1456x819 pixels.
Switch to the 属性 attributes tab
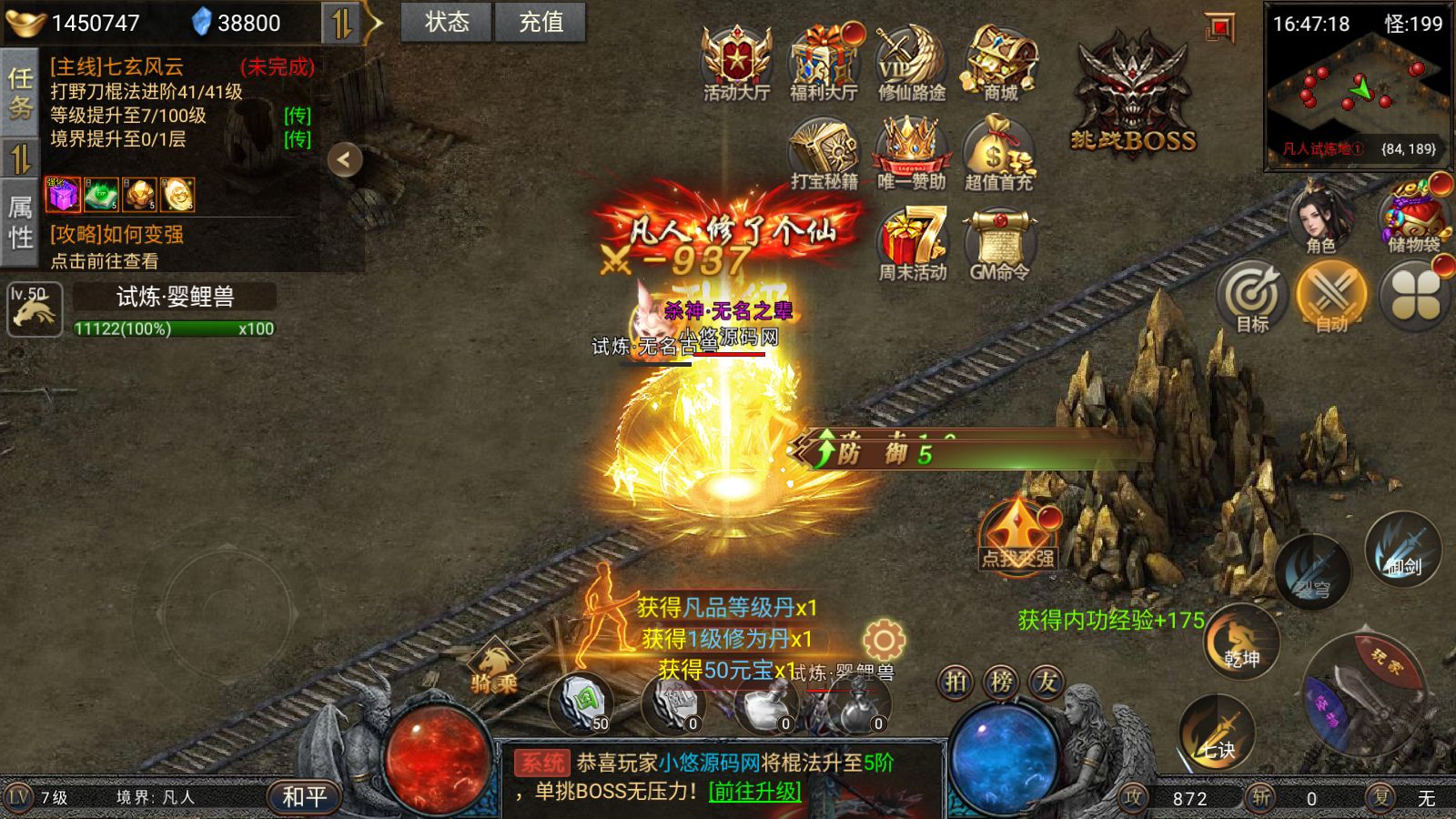pyautogui.click(x=20, y=223)
